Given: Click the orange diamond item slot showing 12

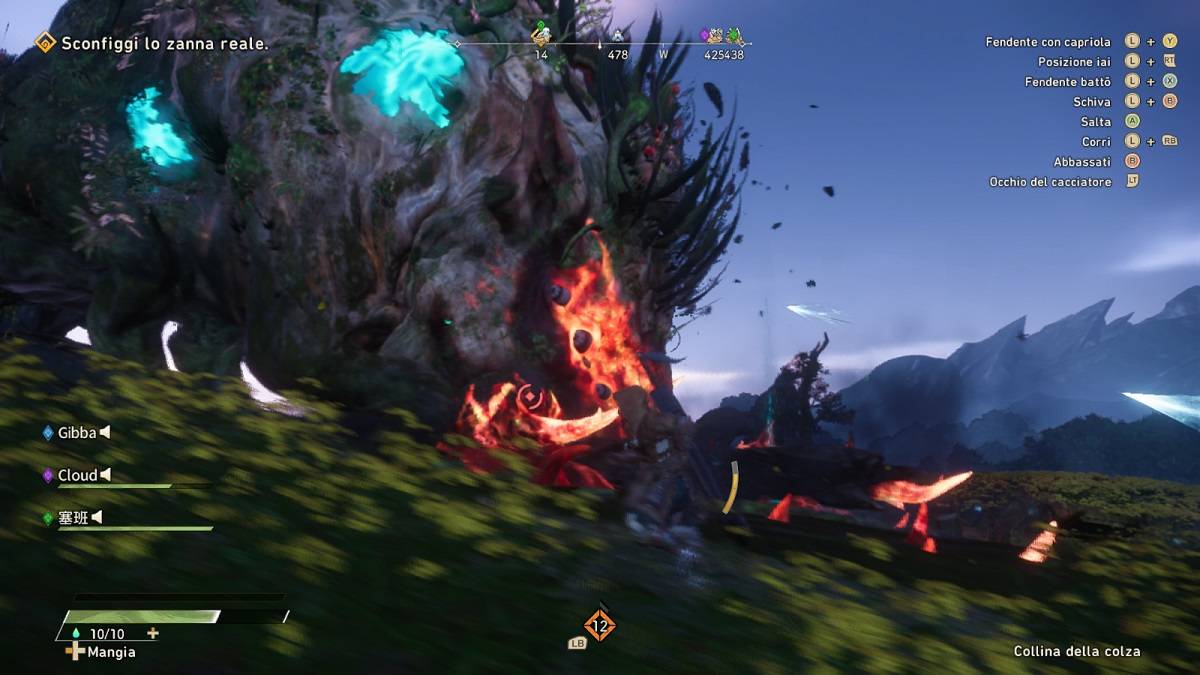Looking at the screenshot, I should (x=599, y=627).
